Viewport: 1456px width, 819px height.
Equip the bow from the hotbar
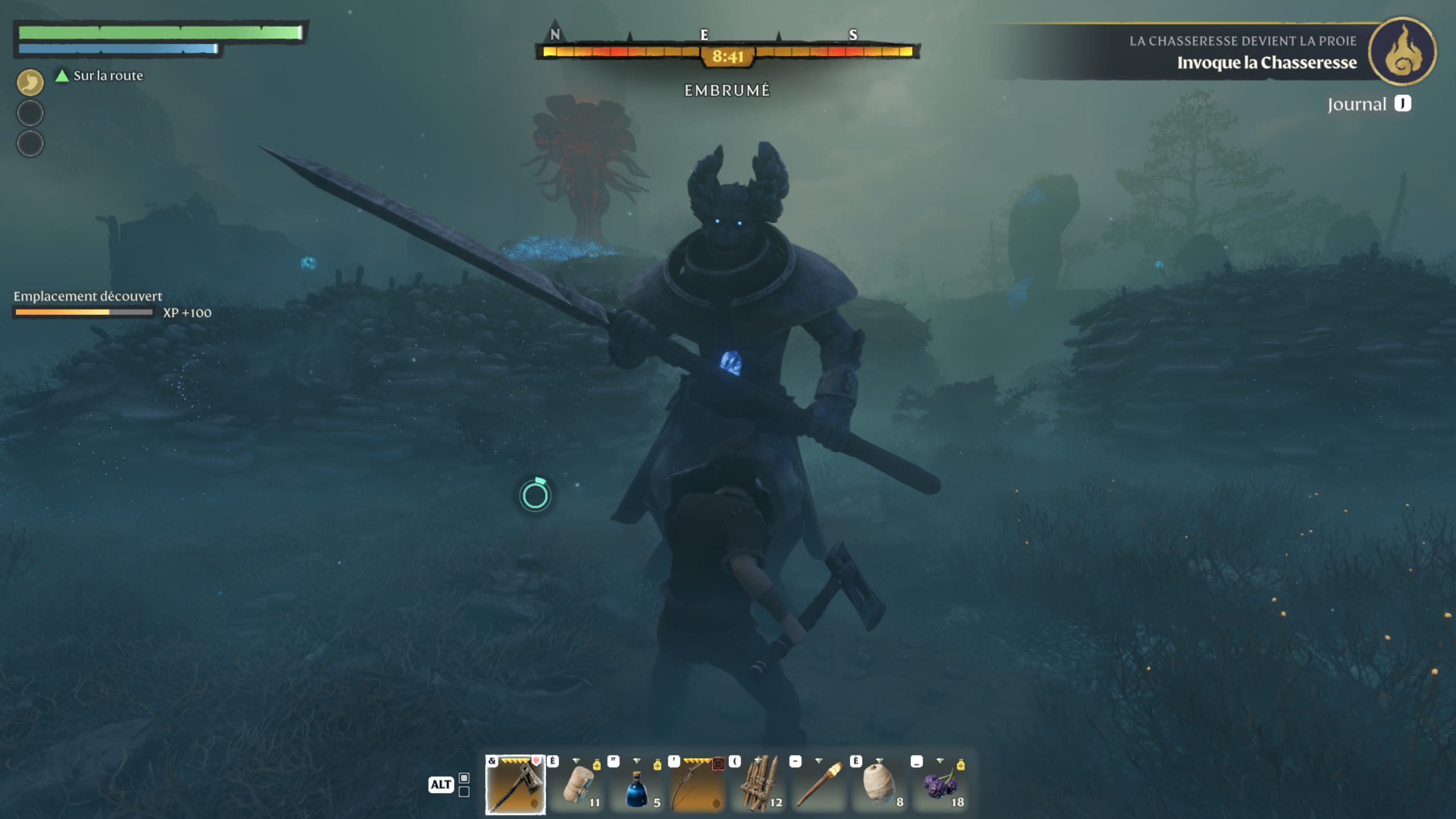pos(698,785)
